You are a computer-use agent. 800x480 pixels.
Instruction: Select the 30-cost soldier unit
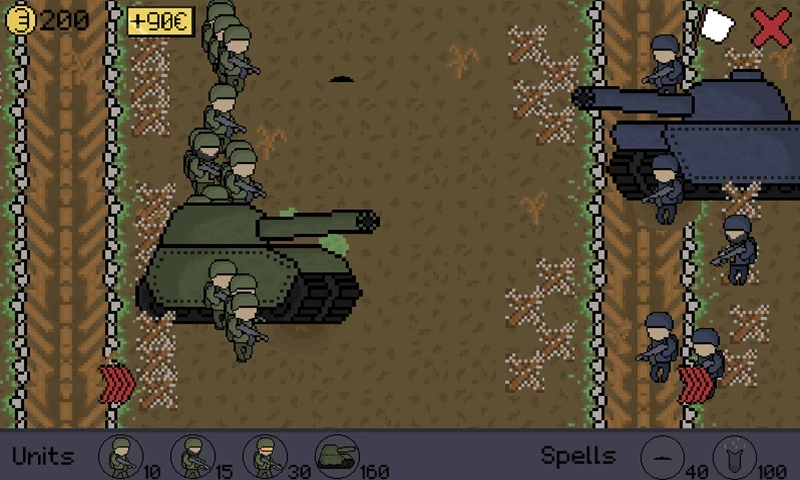tap(264, 456)
